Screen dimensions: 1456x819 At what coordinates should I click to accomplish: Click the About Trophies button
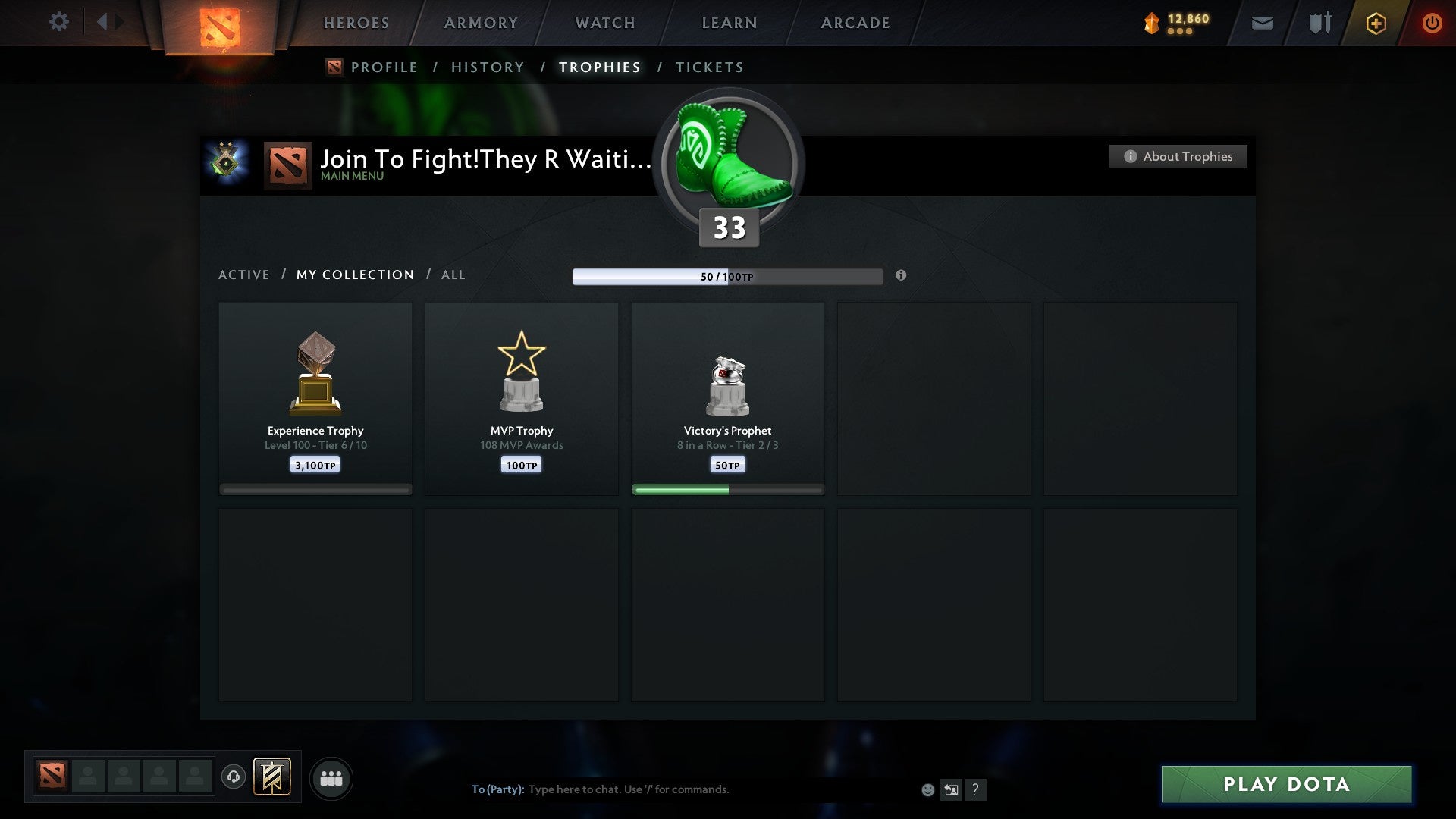point(1178,156)
